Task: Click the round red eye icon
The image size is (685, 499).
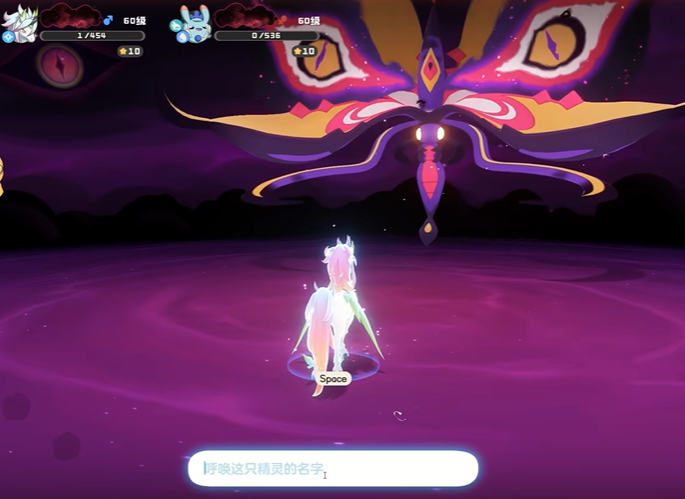Action: point(58,63)
